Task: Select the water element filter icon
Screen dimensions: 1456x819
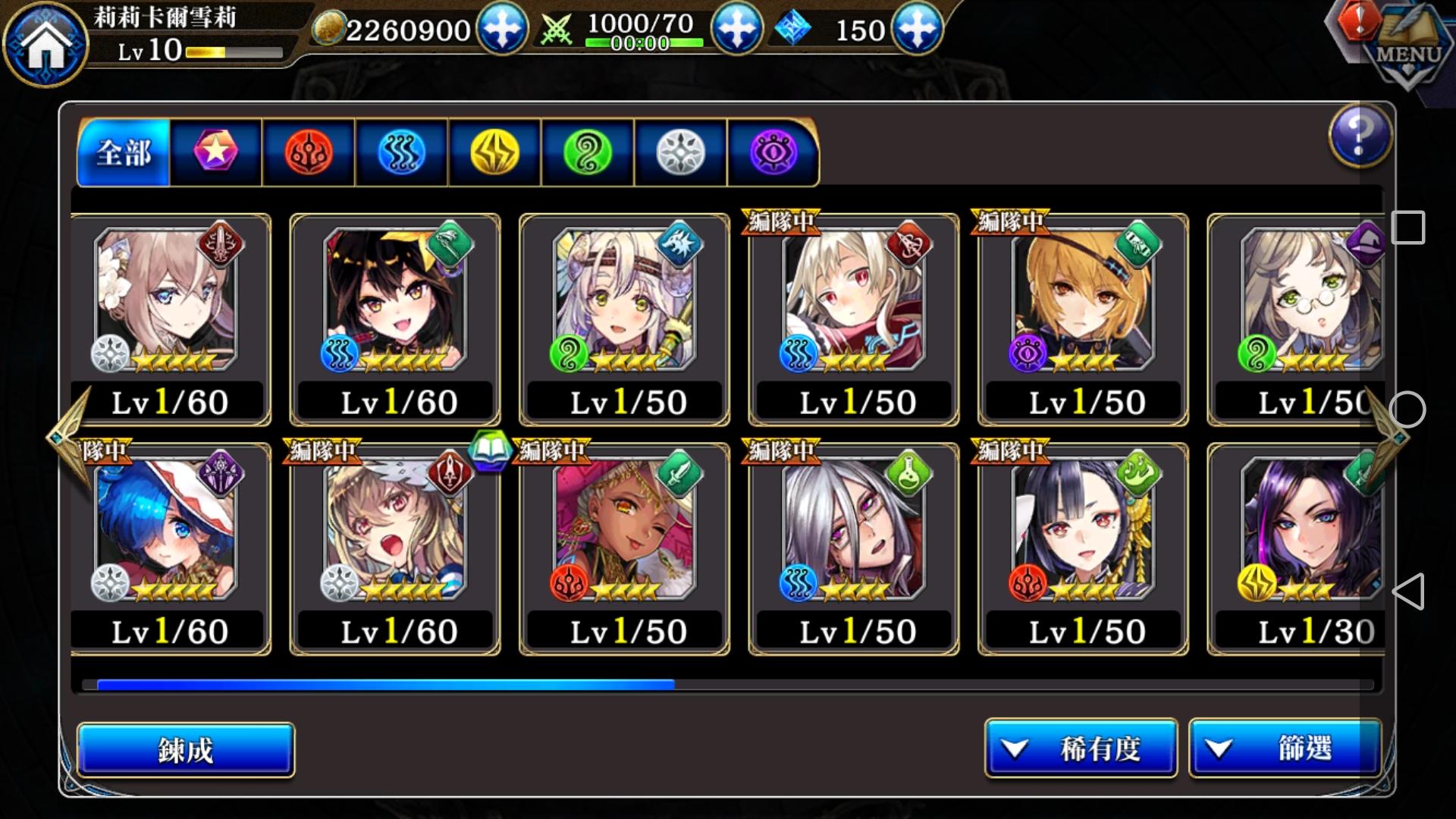Action: click(402, 152)
